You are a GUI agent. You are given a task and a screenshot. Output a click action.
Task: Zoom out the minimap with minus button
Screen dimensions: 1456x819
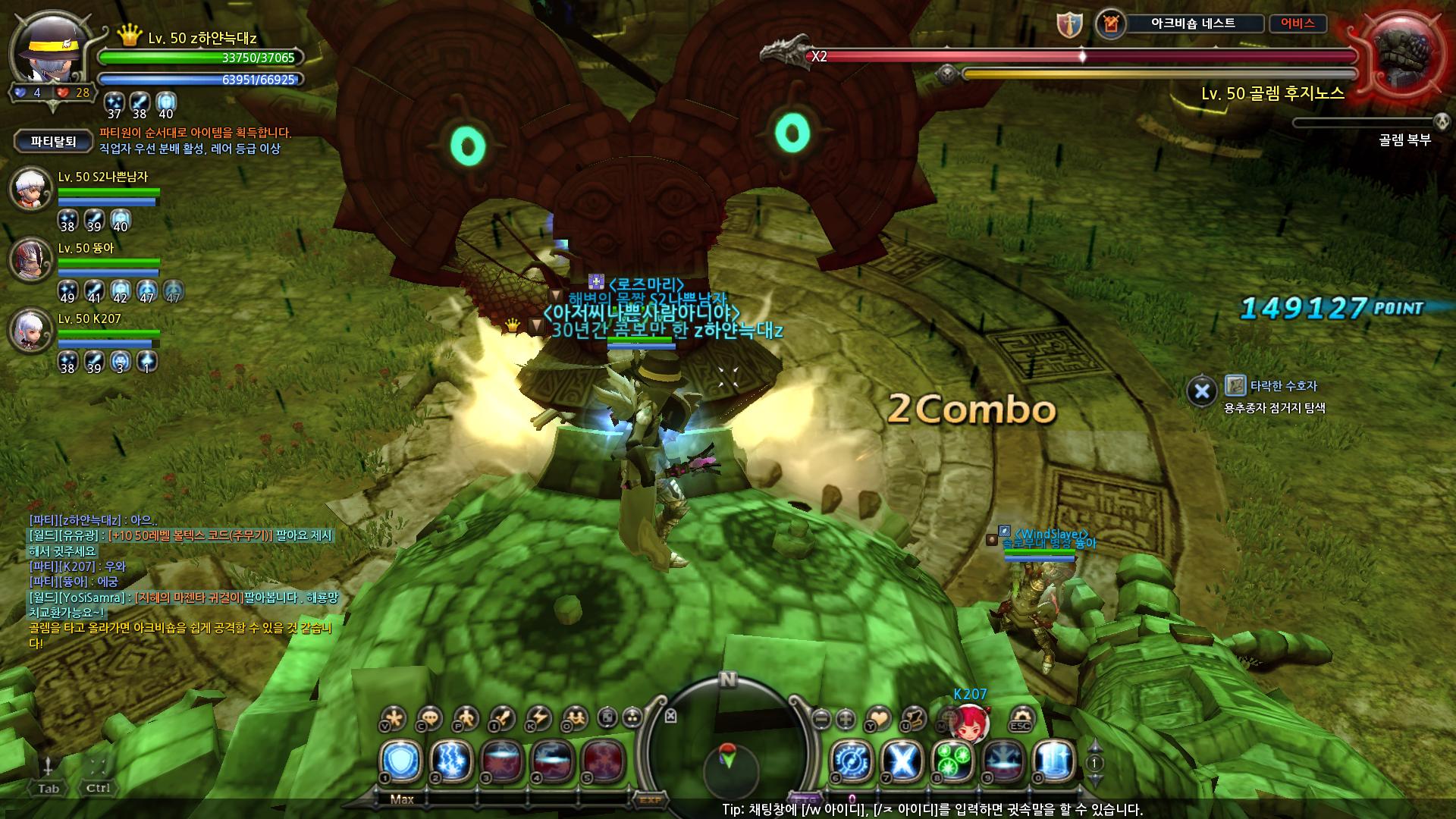point(821,717)
